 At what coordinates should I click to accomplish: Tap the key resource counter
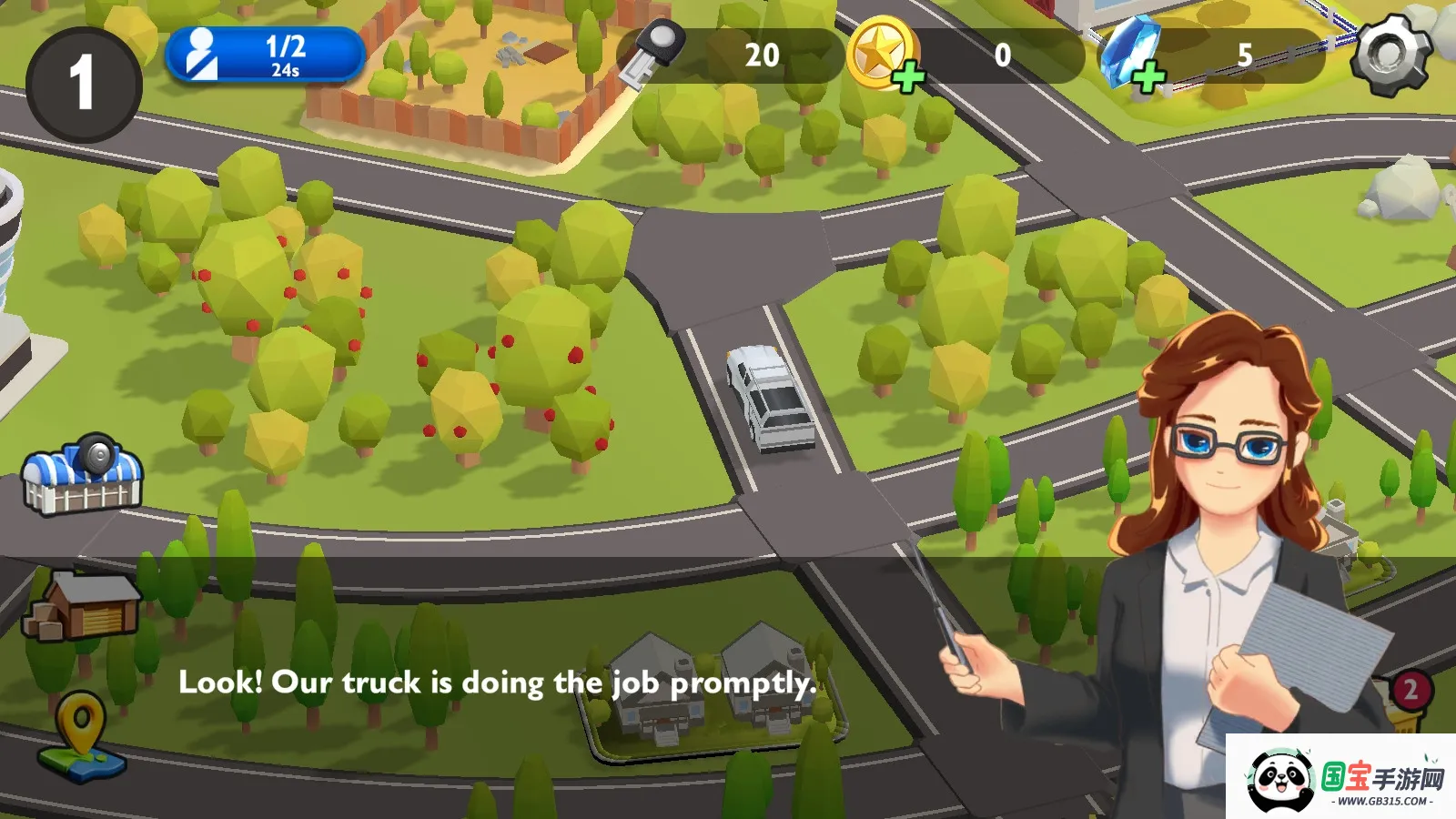(x=728, y=56)
